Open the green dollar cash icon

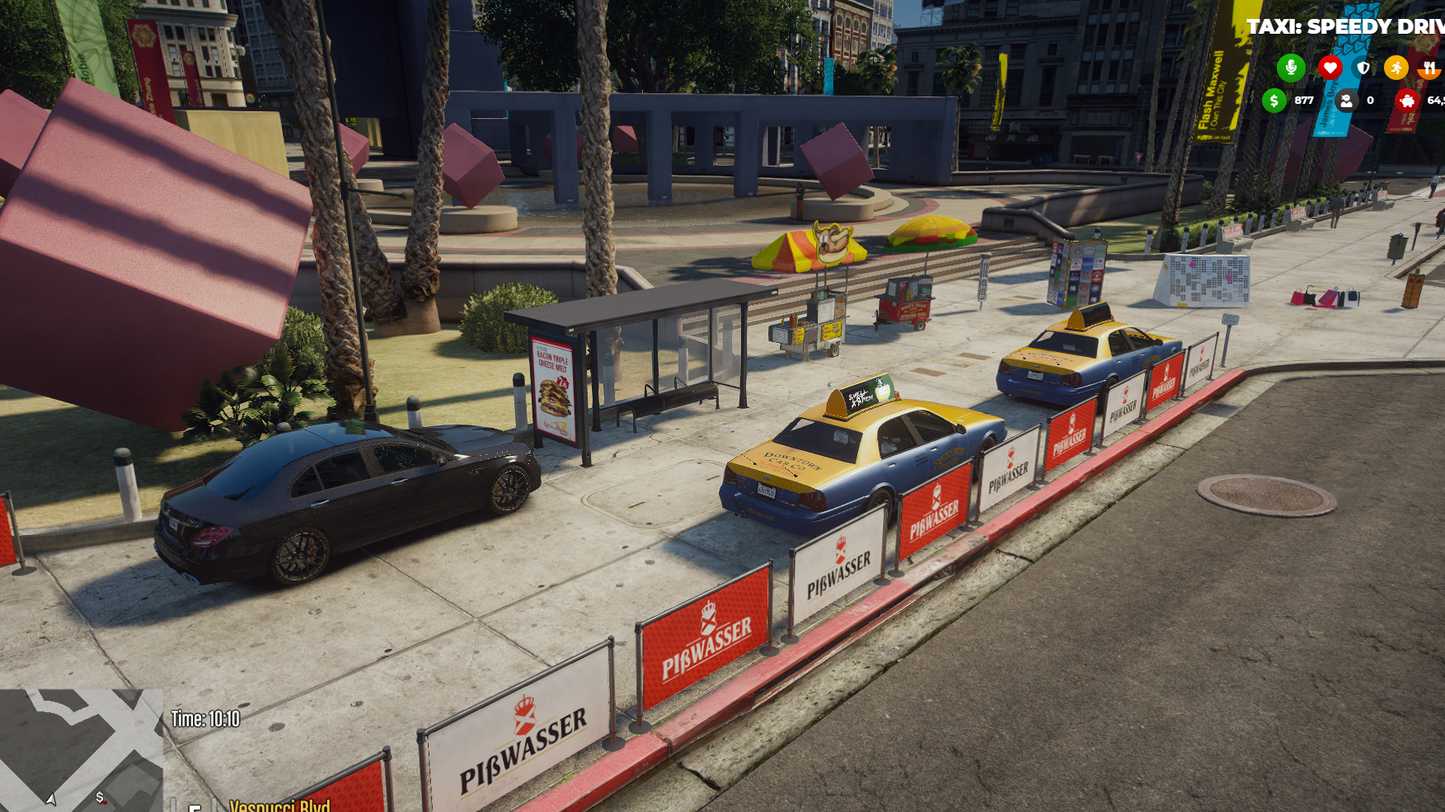click(x=1274, y=100)
